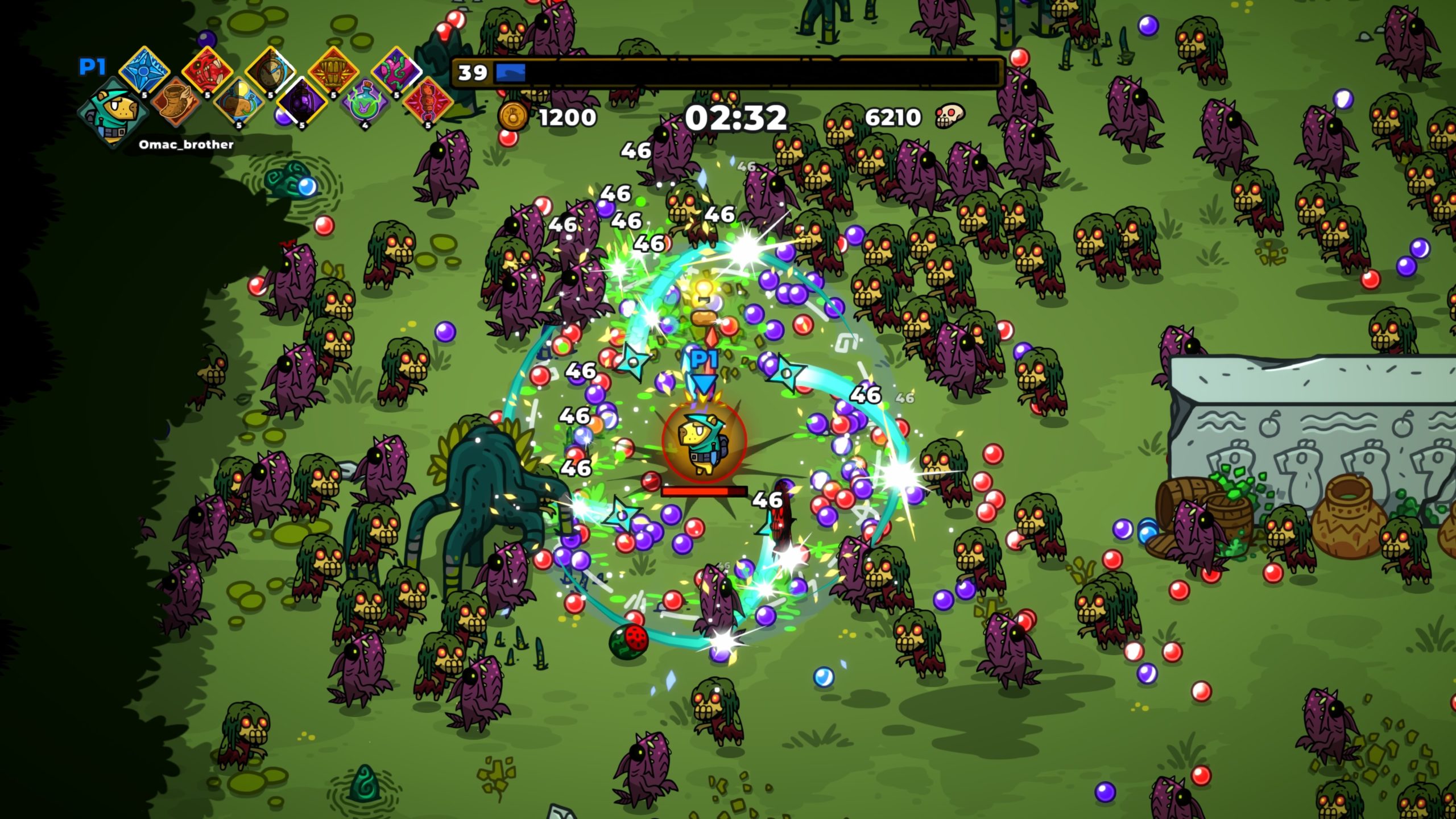Click the pocket watch ability icon
1456x819 pixels.
pos(270,71)
